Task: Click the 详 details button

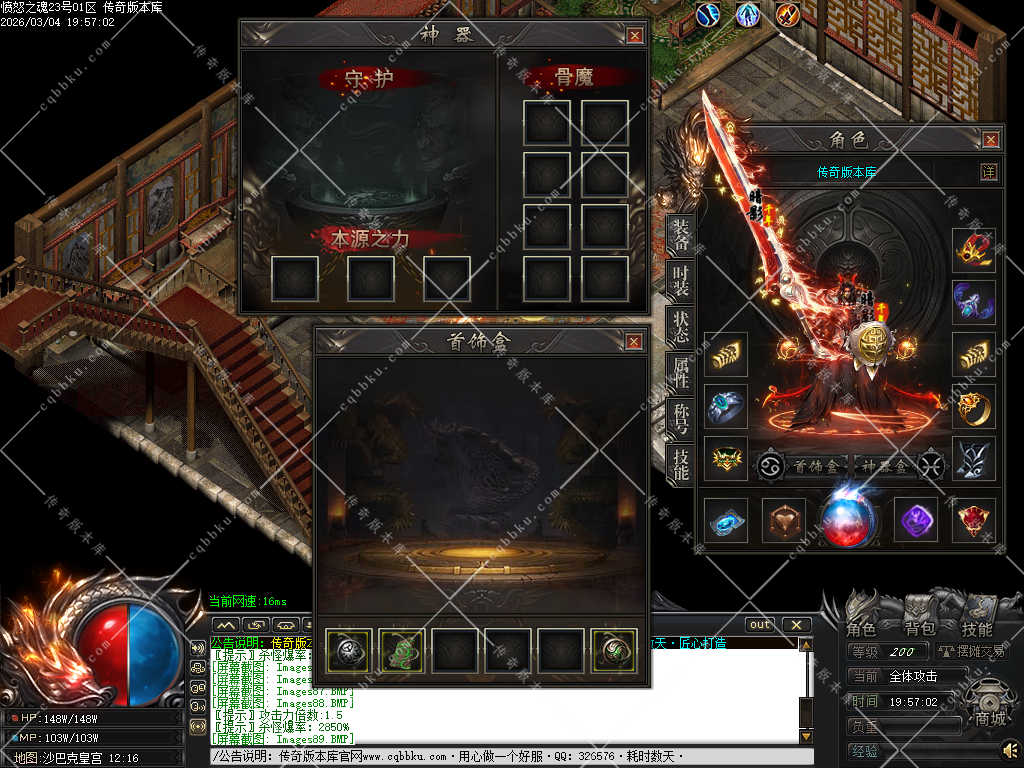Action: [x=989, y=172]
